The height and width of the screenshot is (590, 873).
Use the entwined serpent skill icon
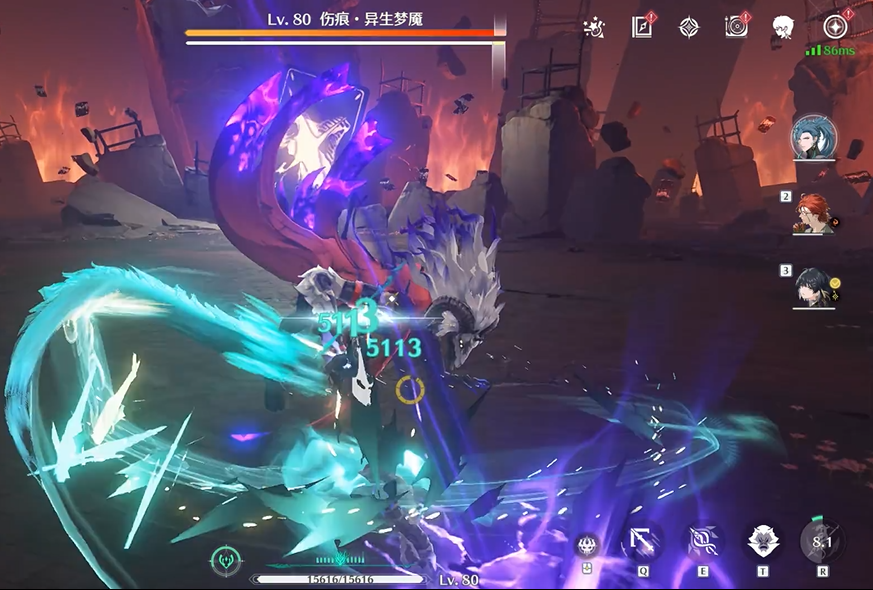(x=703, y=542)
